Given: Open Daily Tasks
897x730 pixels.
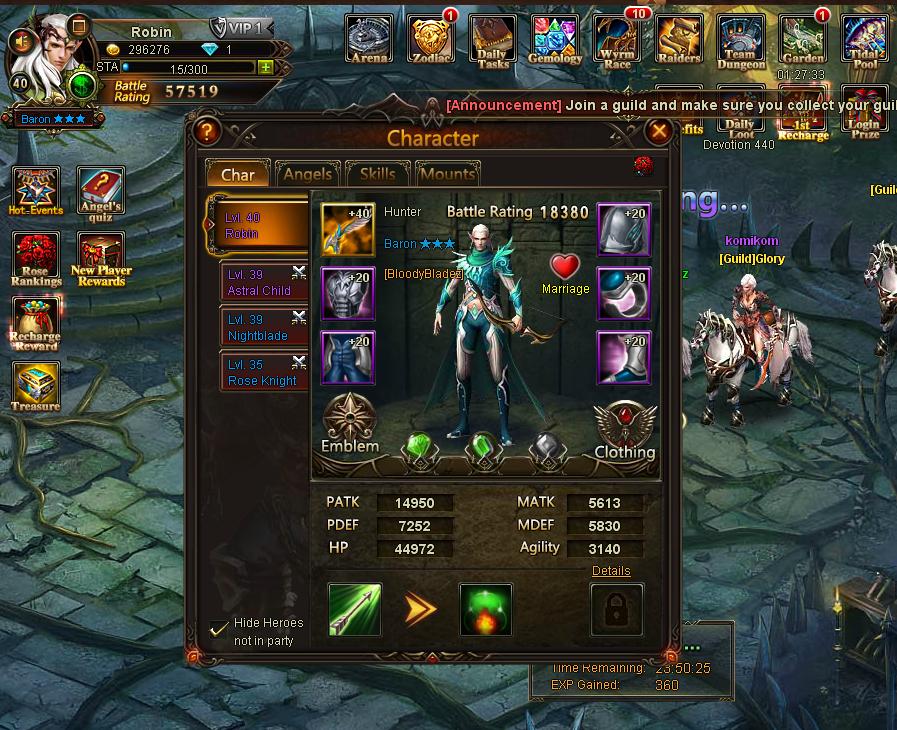Looking at the screenshot, I should point(493,40).
